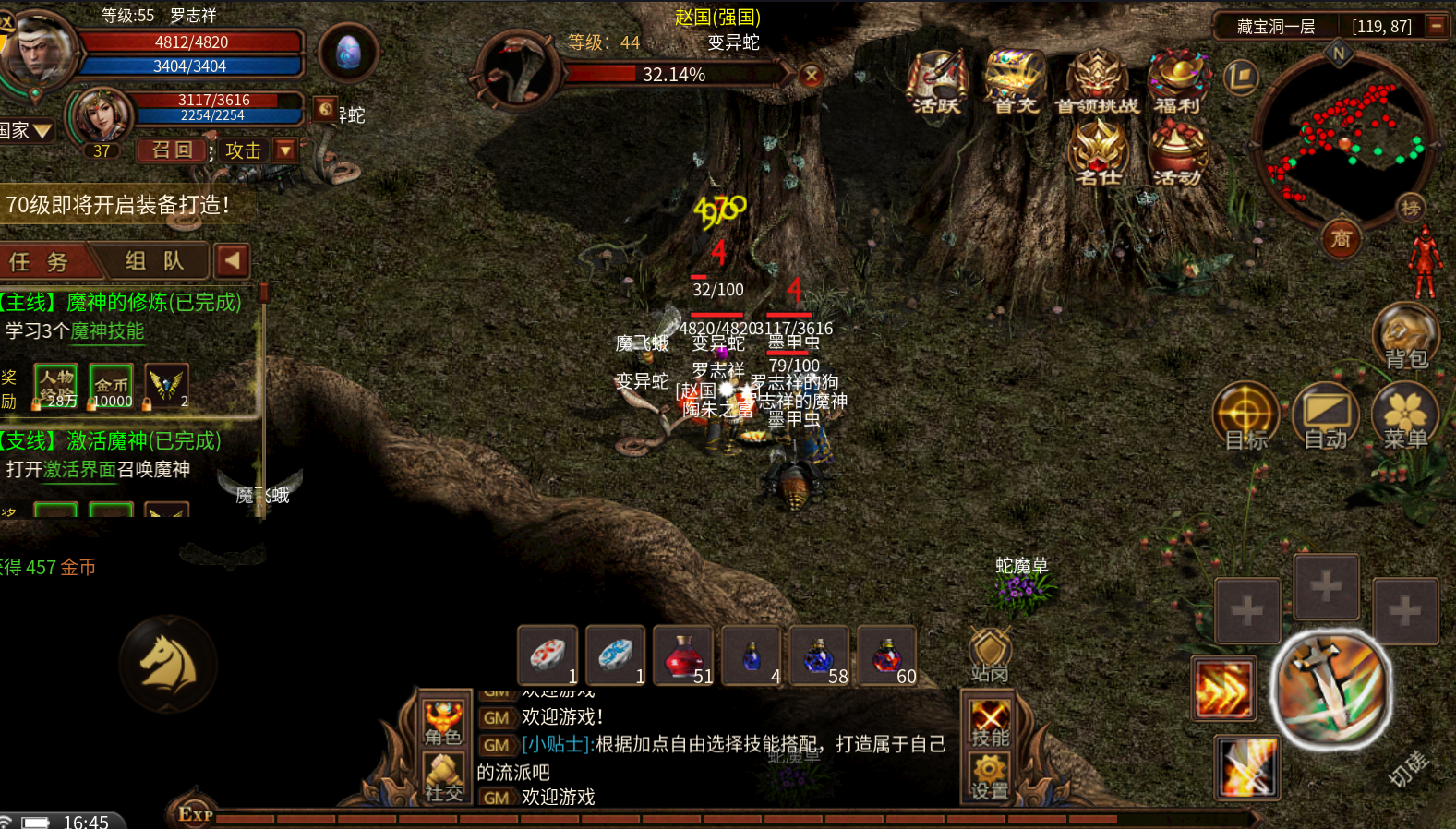Mount up with the horse icon
This screenshot has height=829, width=1456.
168,664
